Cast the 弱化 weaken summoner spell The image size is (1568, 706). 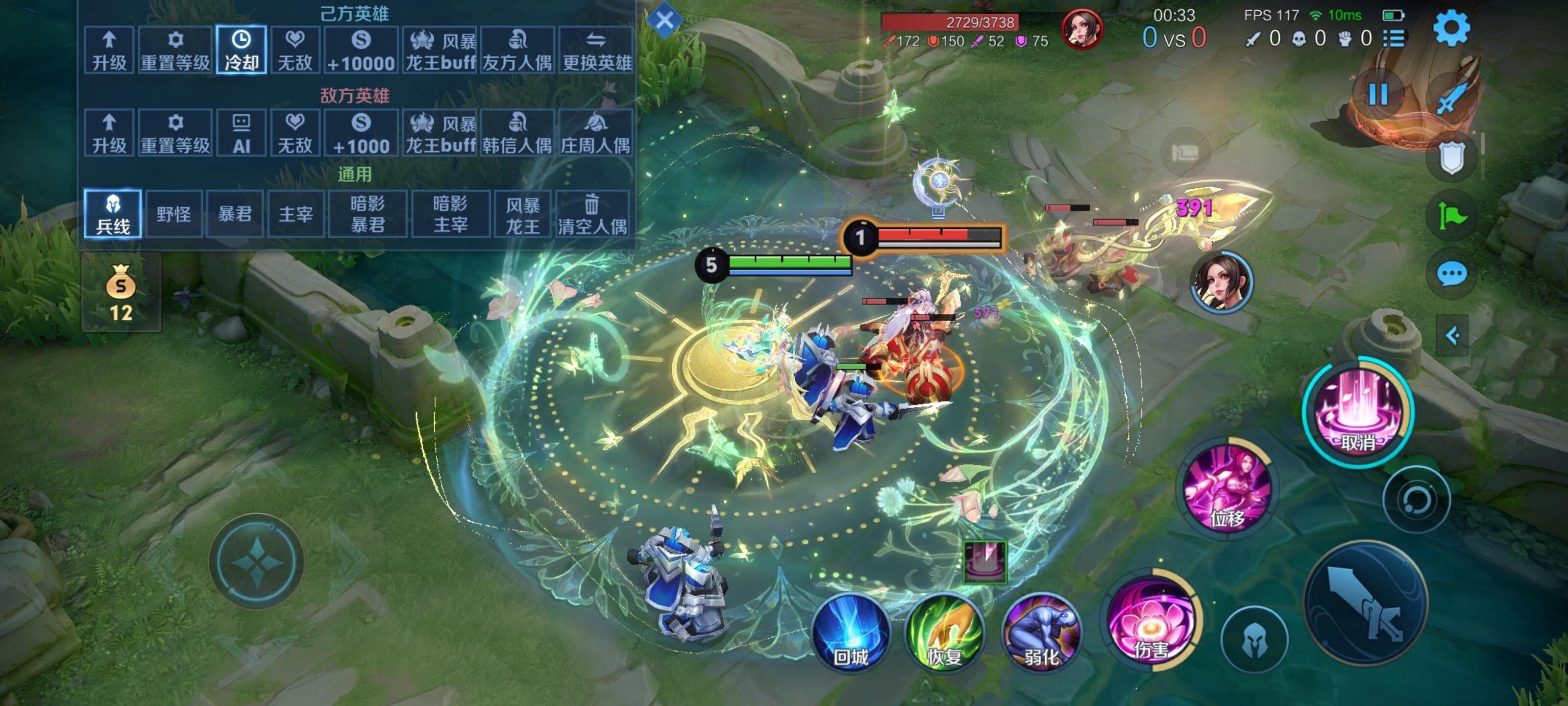point(1041,632)
